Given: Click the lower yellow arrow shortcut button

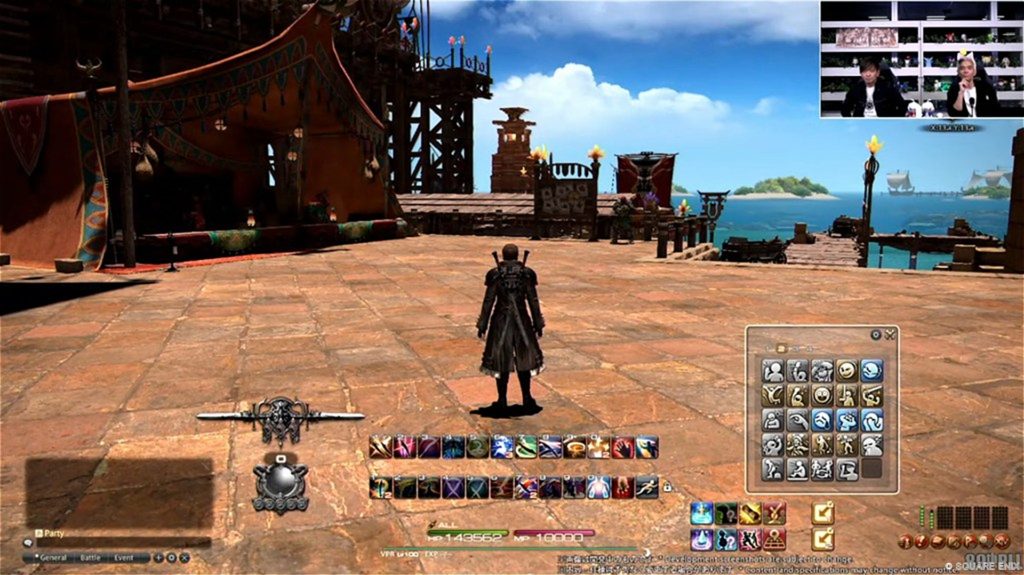Looking at the screenshot, I should (822, 539).
